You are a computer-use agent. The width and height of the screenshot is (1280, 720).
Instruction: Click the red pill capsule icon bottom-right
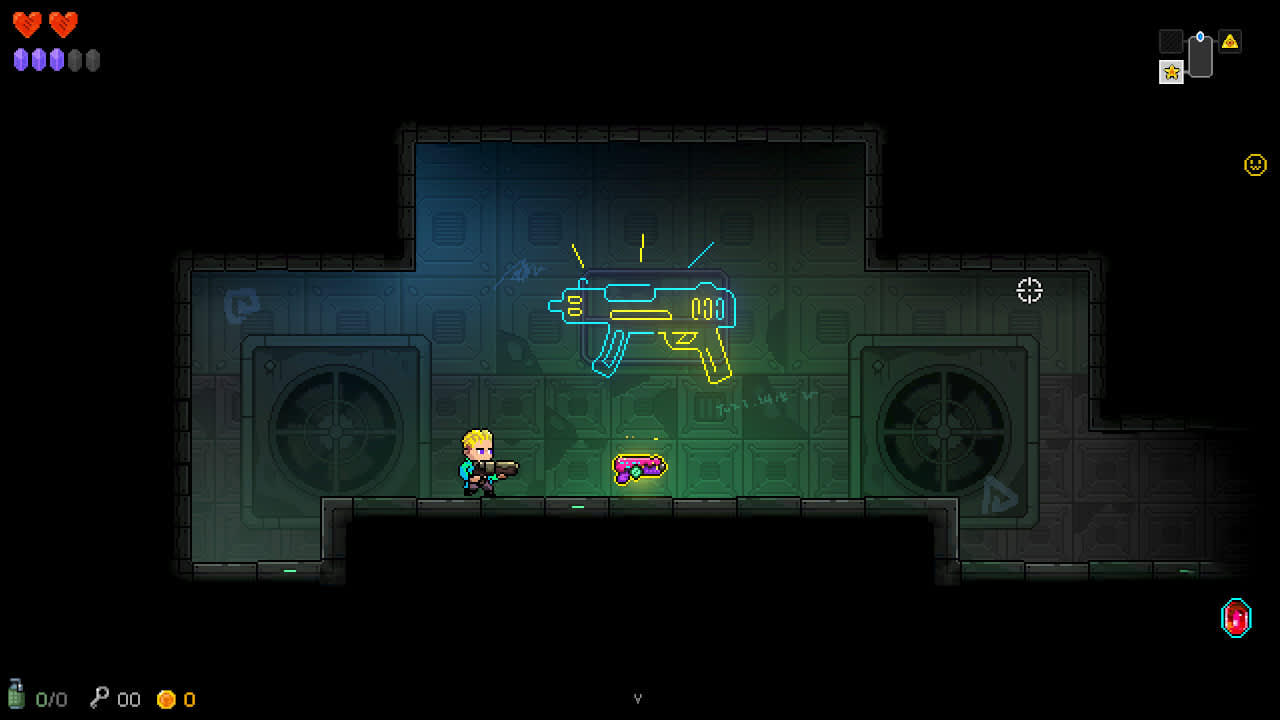pyautogui.click(x=1236, y=617)
